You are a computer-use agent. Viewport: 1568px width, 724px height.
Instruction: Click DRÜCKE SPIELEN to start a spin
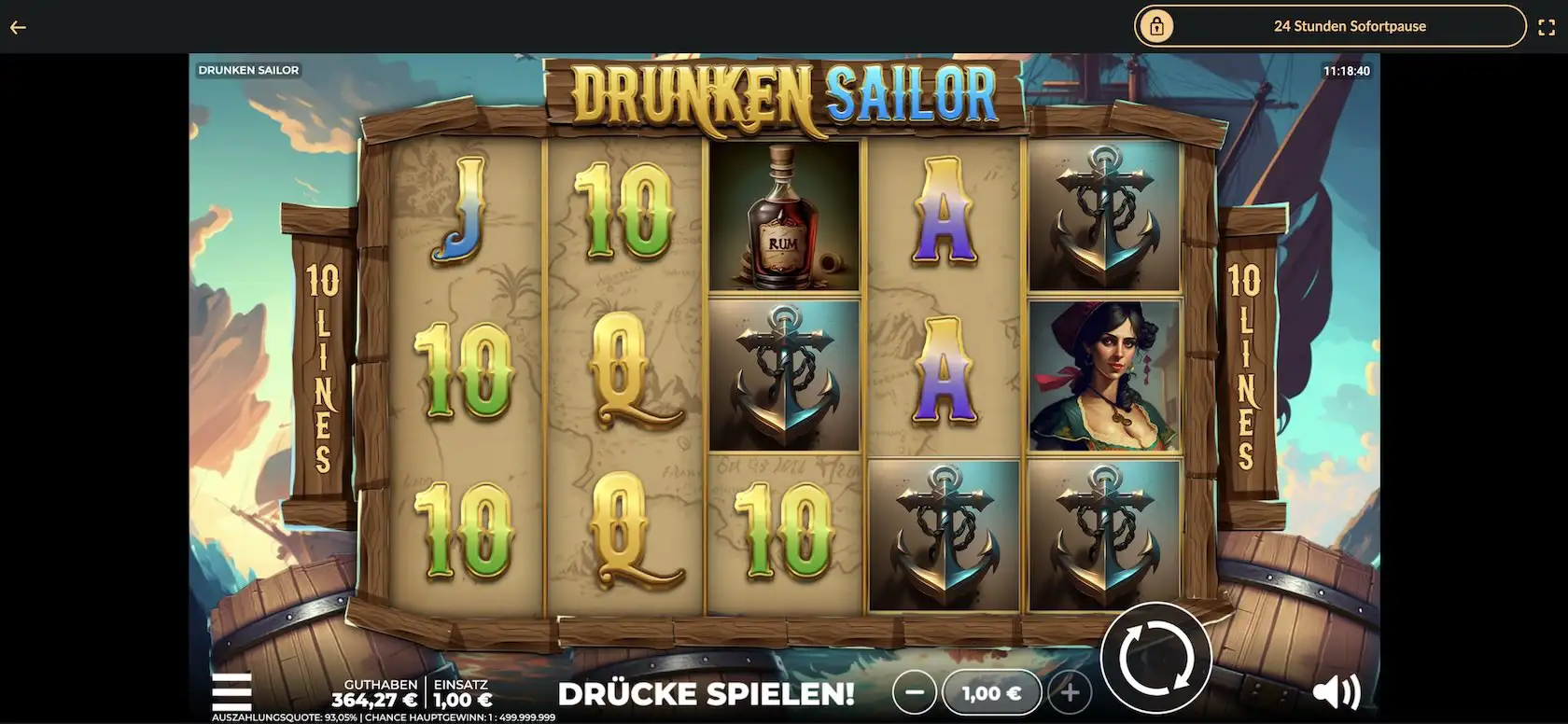click(706, 694)
